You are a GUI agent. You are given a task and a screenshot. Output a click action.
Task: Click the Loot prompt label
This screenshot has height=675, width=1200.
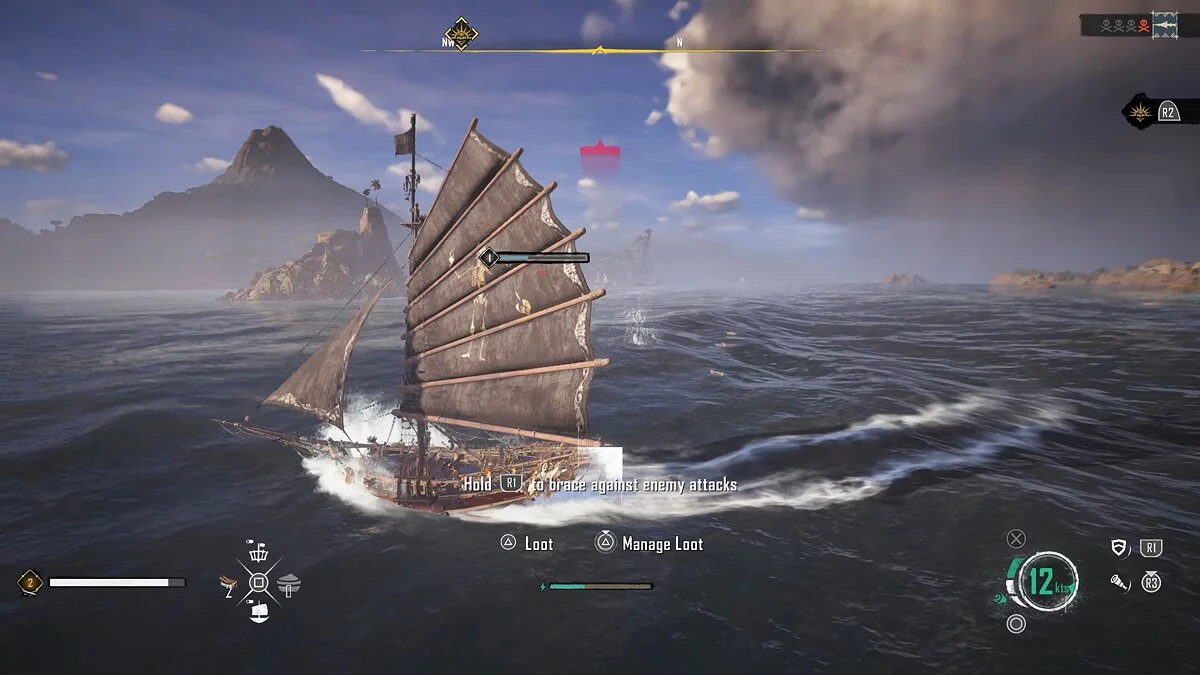[538, 544]
